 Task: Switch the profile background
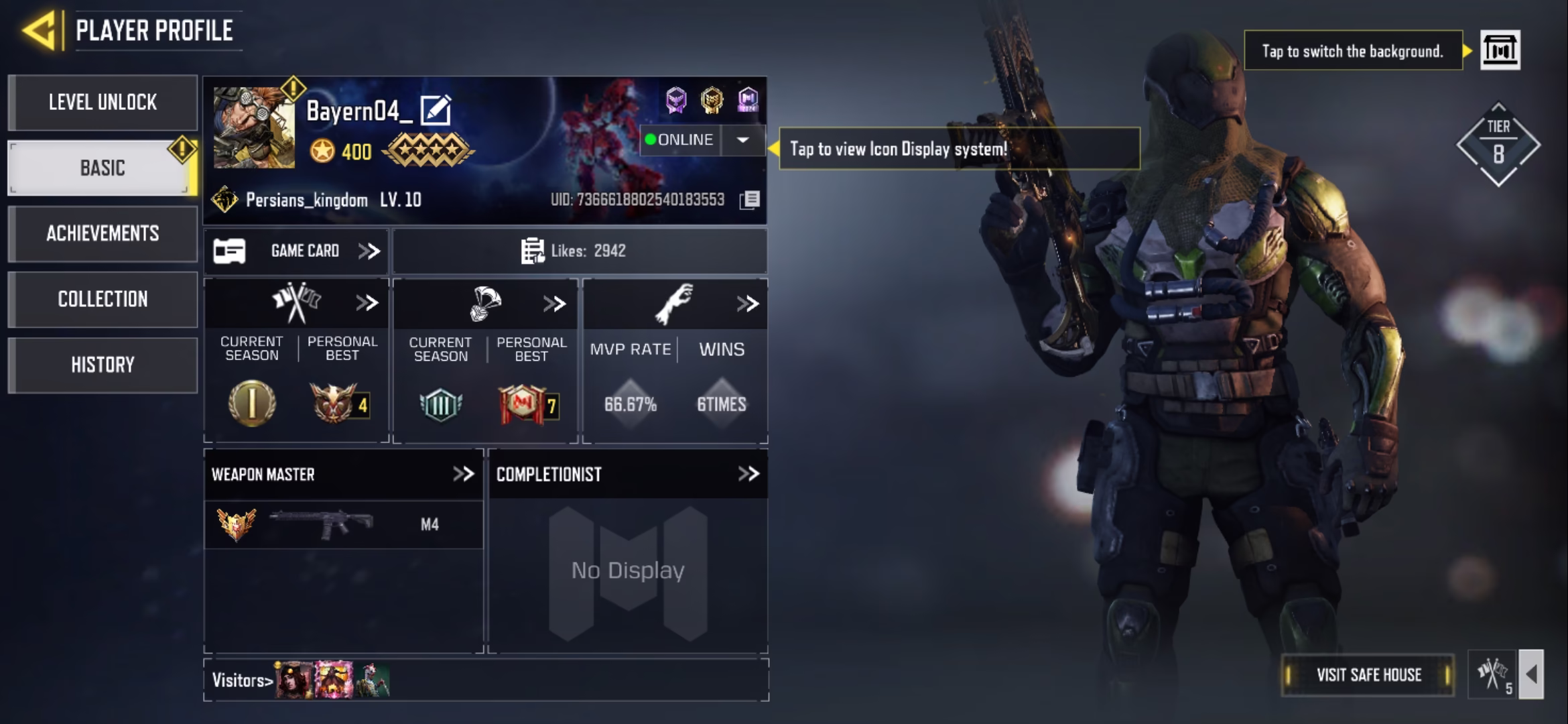[x=1500, y=50]
